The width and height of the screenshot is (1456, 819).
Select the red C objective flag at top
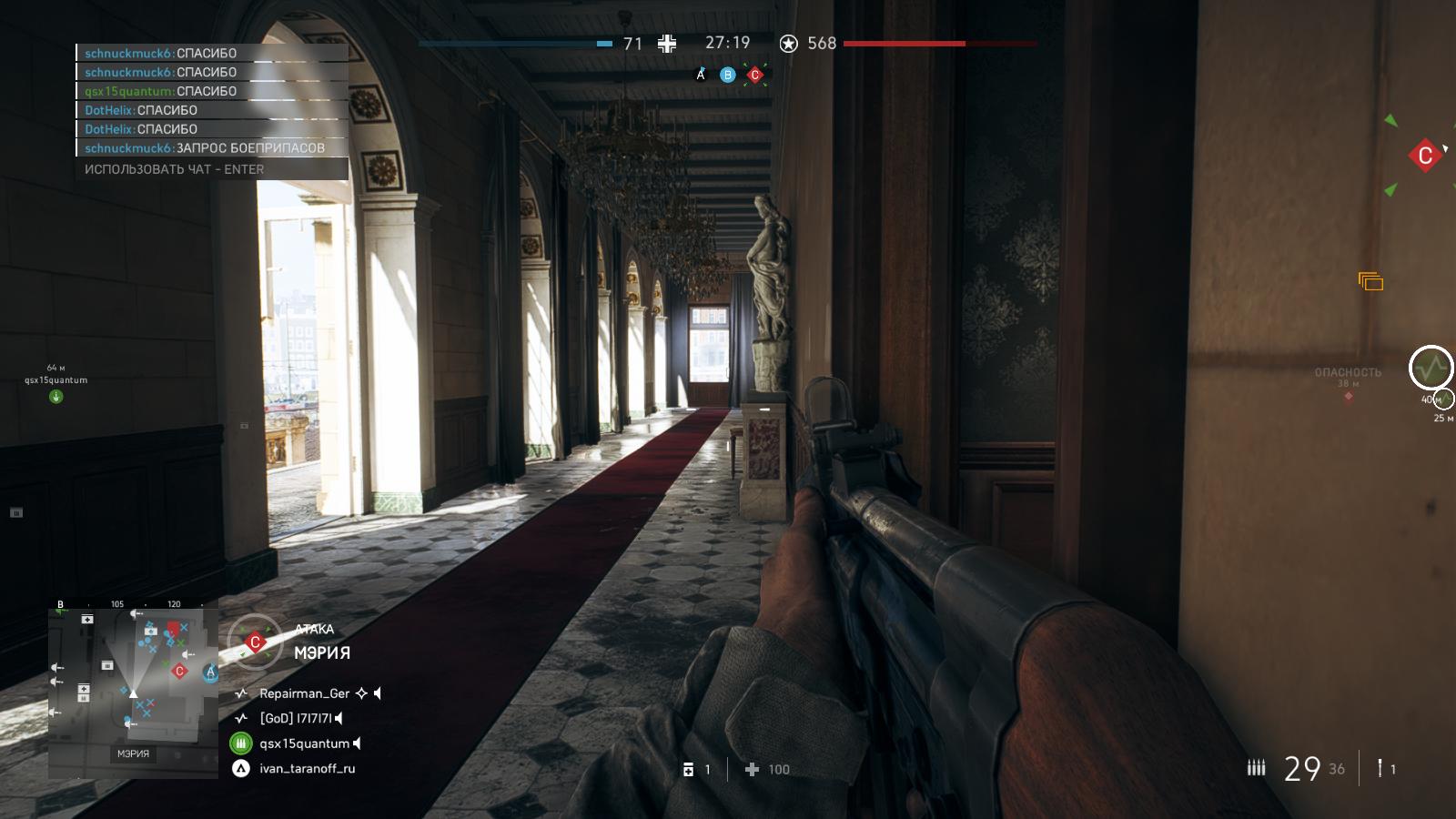click(754, 75)
